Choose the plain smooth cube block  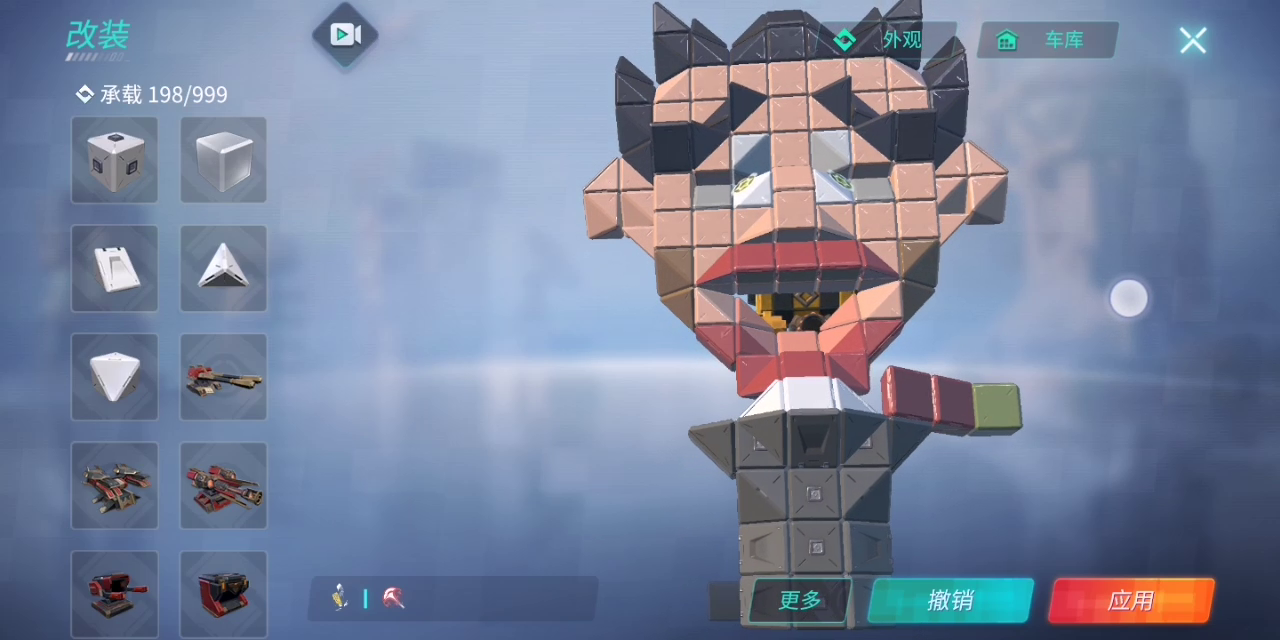click(223, 160)
